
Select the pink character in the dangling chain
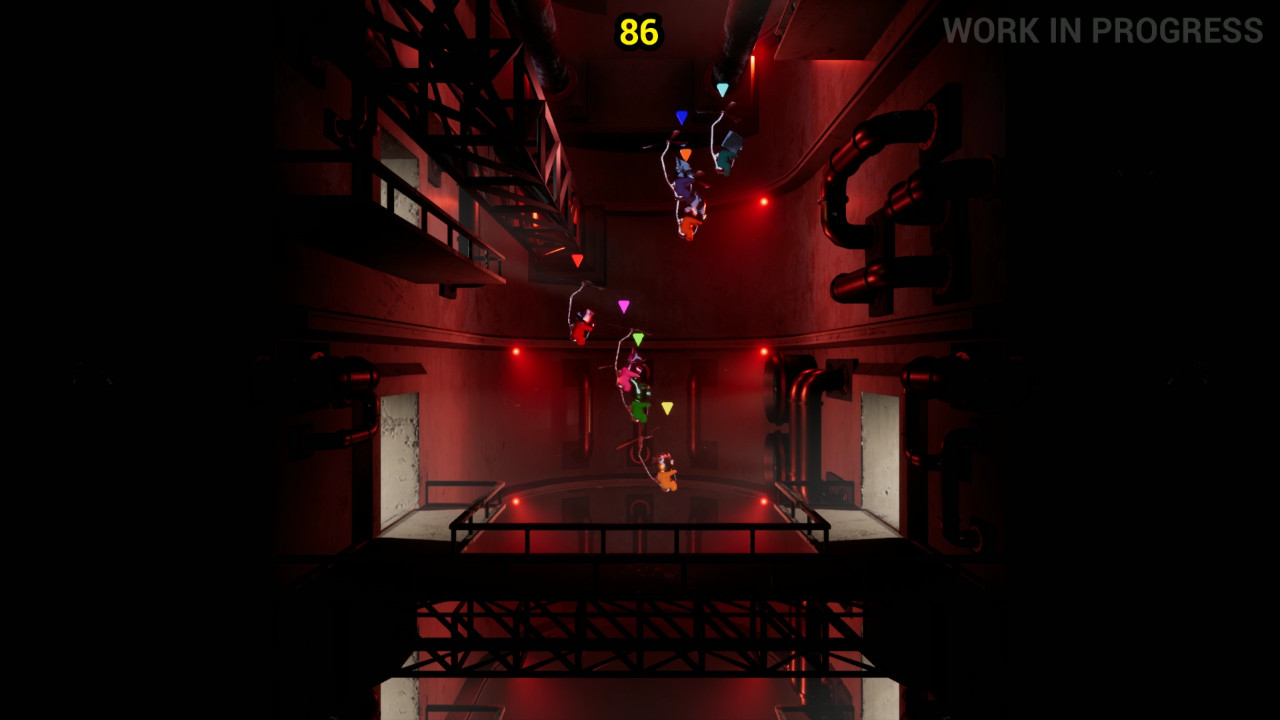click(x=627, y=378)
